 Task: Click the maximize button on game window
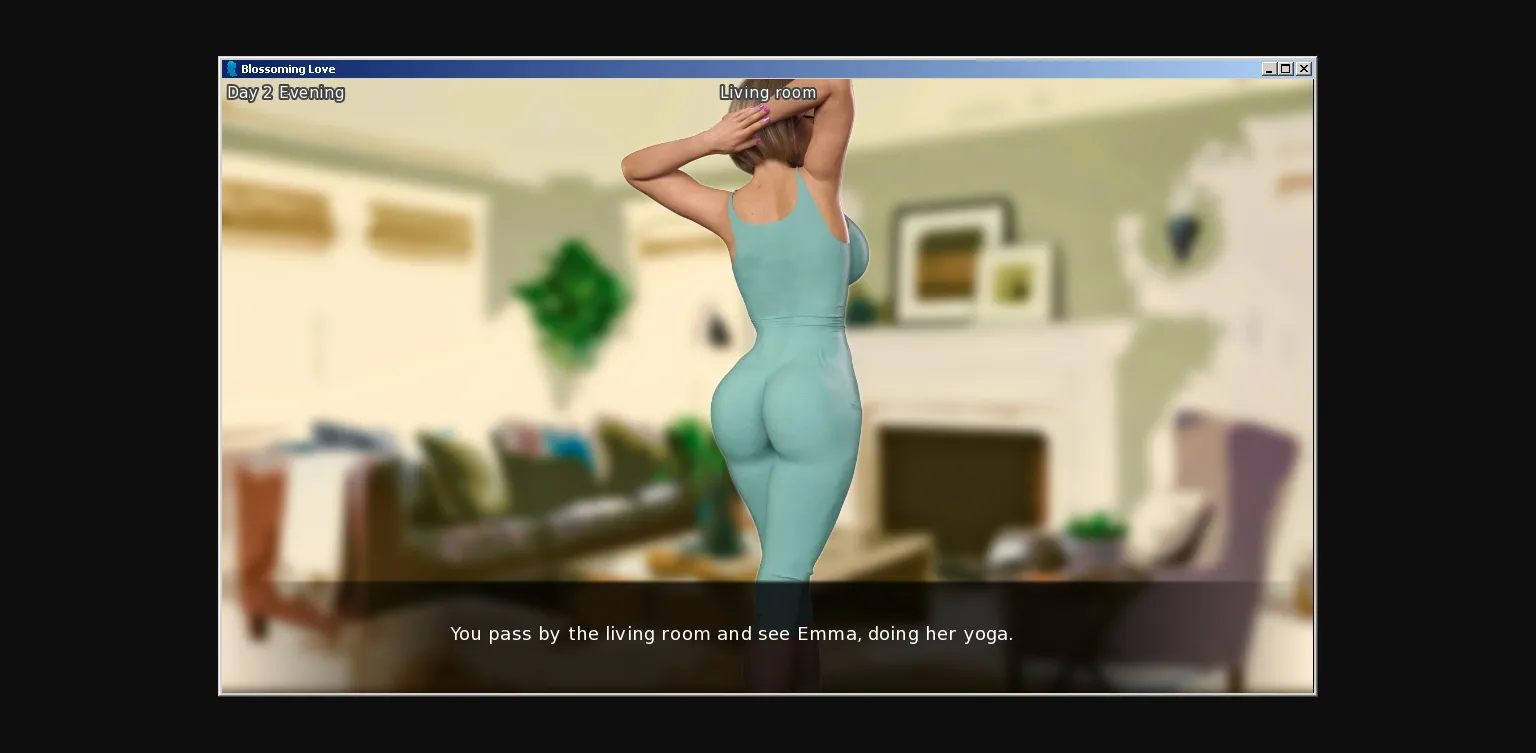coord(1285,68)
